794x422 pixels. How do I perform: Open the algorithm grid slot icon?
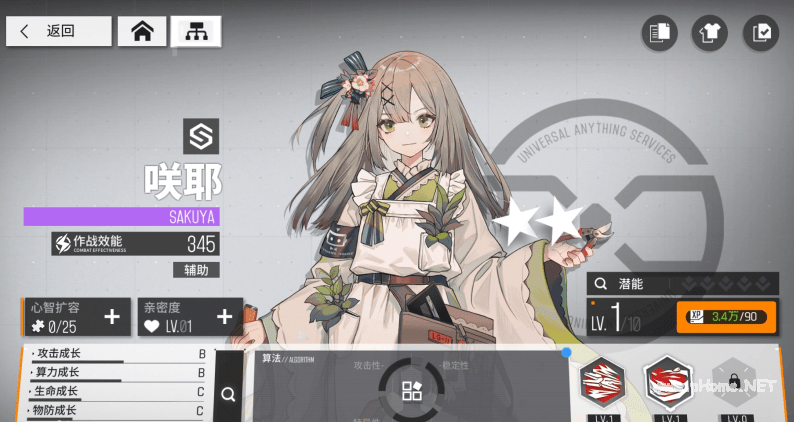tap(412, 391)
